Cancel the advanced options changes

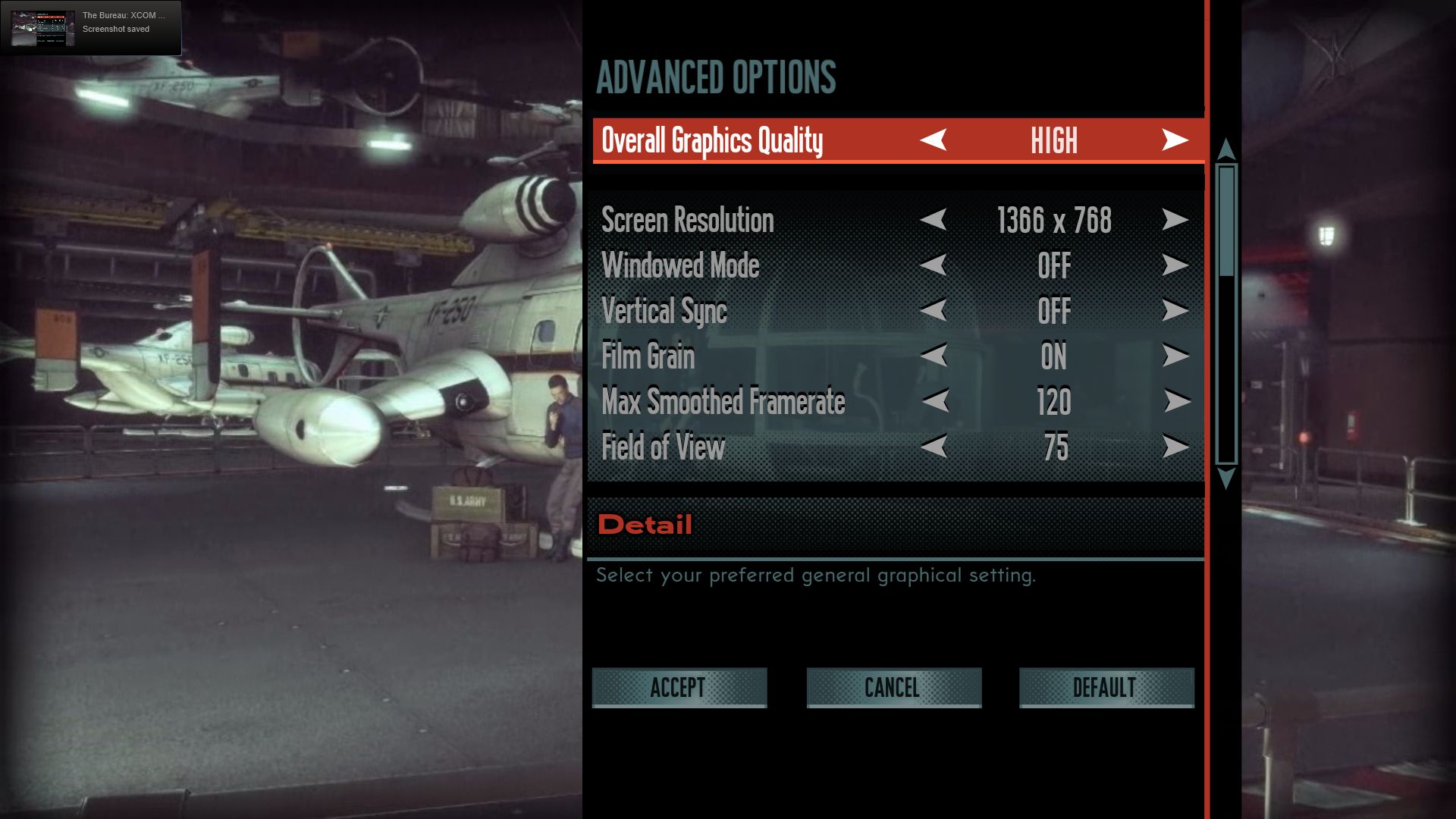point(893,687)
